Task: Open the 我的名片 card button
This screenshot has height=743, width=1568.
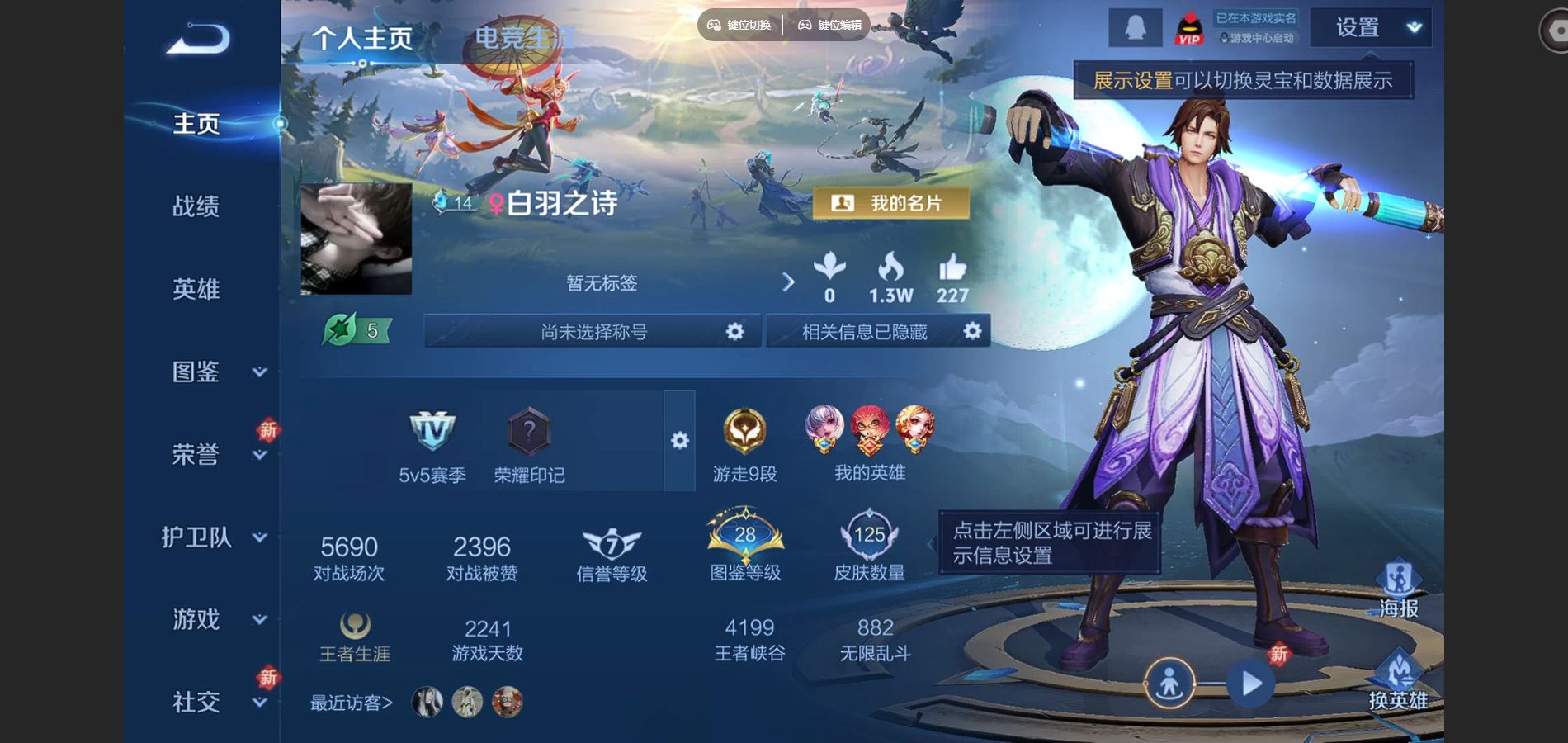Action: pyautogui.click(x=891, y=203)
